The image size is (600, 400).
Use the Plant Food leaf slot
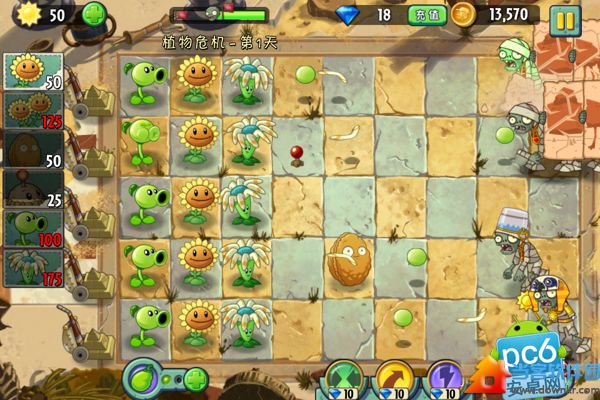tap(146, 380)
